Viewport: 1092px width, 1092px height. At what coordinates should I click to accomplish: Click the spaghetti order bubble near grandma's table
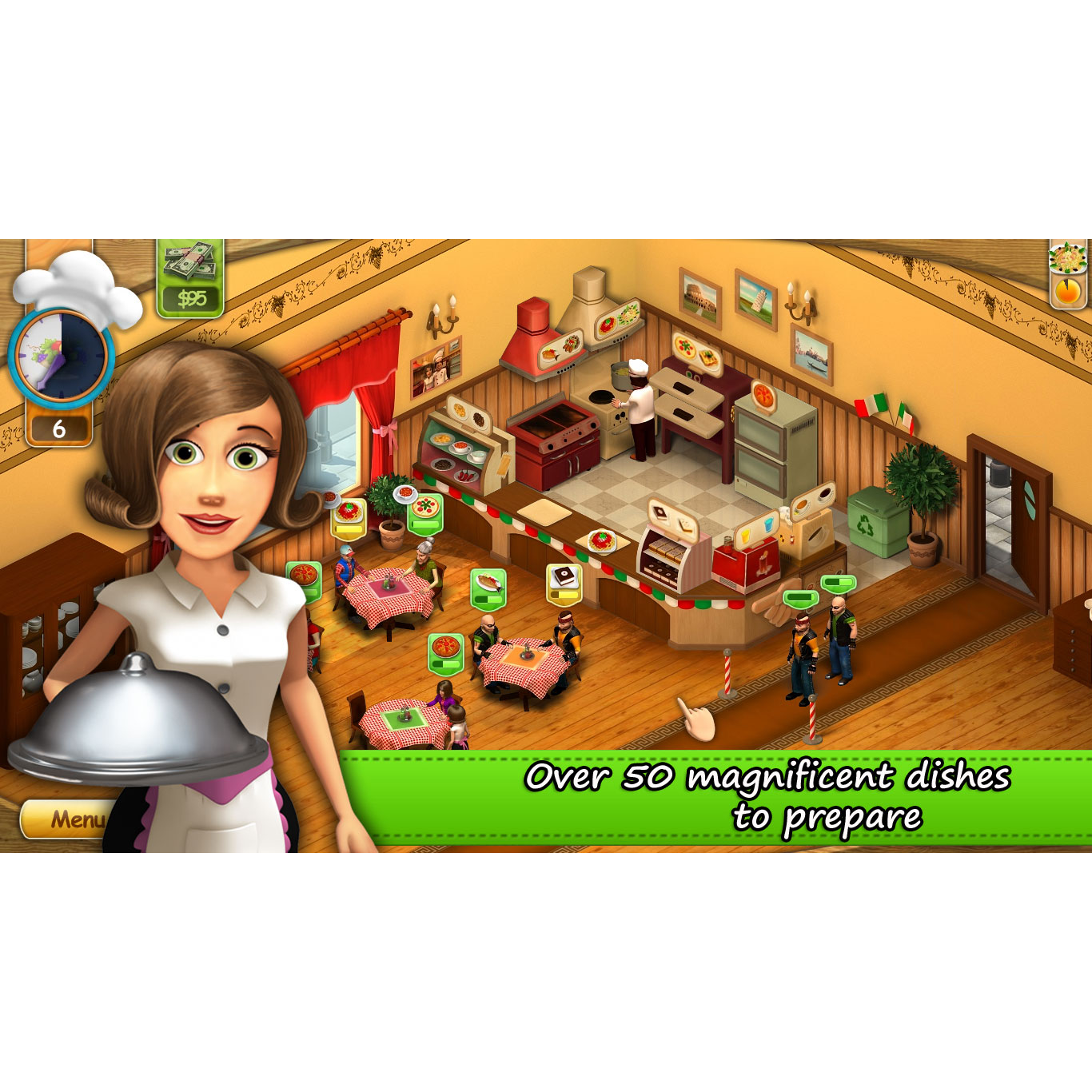point(347,516)
